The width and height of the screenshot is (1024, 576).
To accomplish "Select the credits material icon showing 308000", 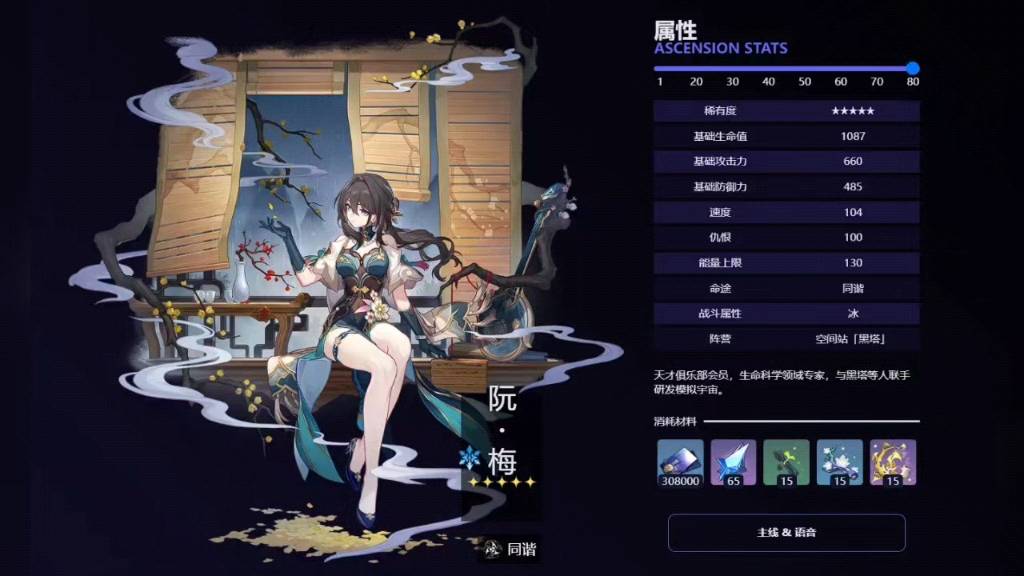I will [x=680, y=462].
